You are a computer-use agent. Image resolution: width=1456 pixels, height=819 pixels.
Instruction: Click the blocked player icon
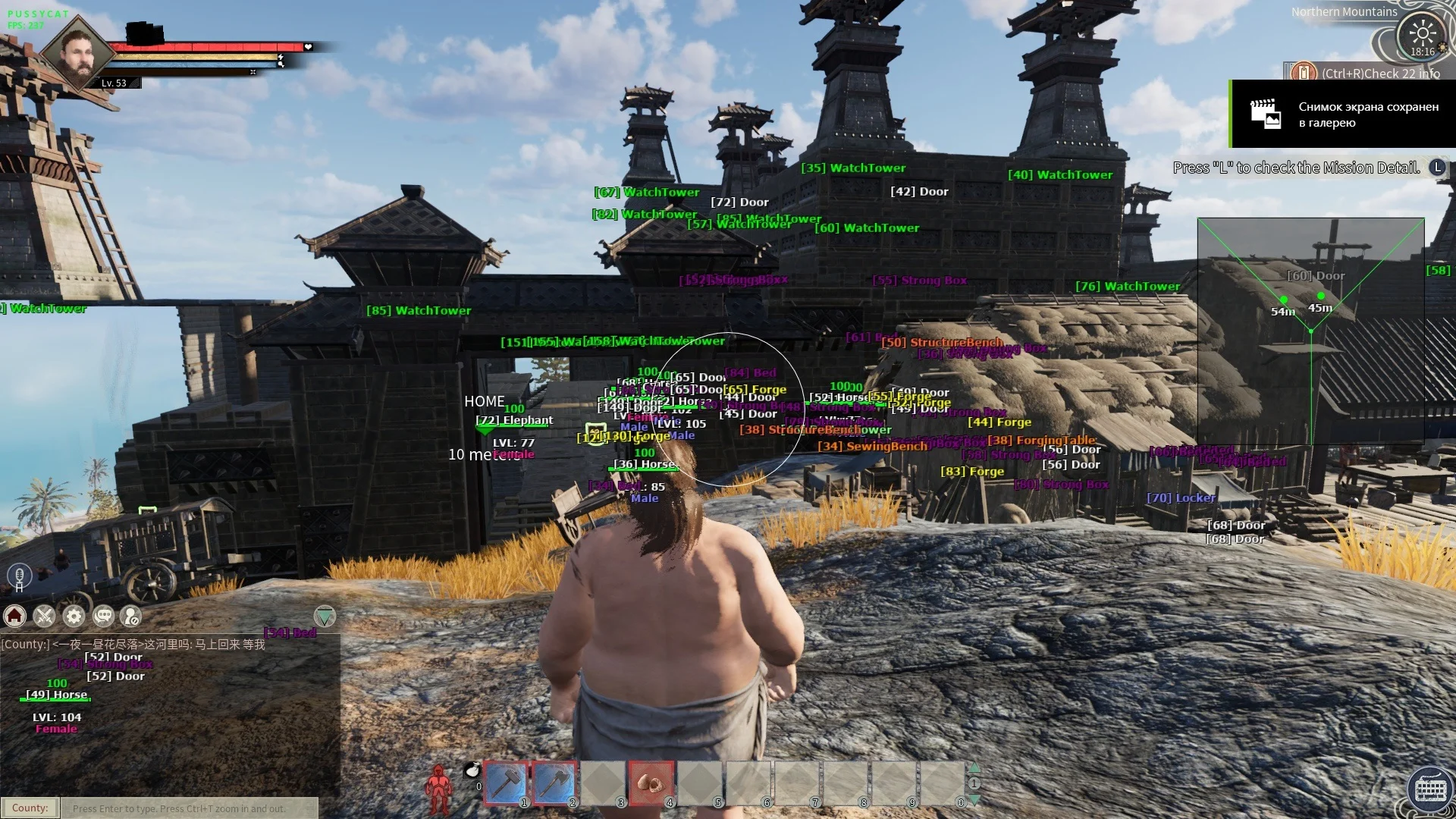click(132, 617)
